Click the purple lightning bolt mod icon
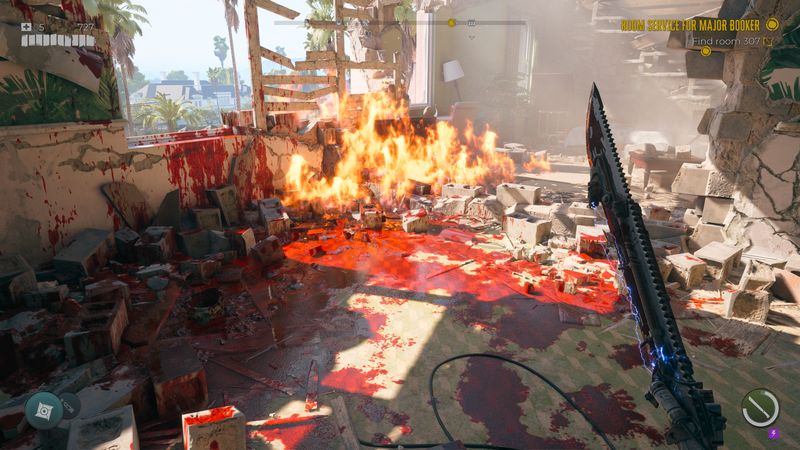The image size is (800, 450). tap(774, 434)
